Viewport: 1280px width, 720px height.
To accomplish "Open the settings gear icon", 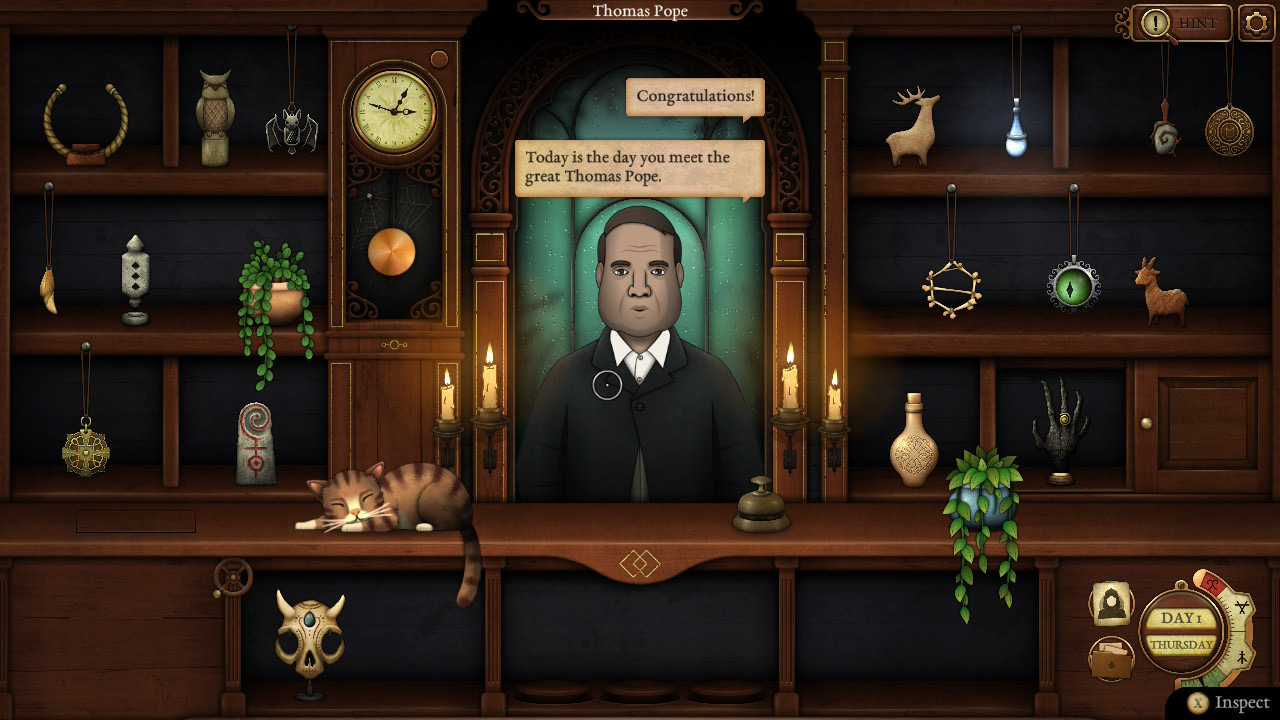I will tap(1253, 21).
